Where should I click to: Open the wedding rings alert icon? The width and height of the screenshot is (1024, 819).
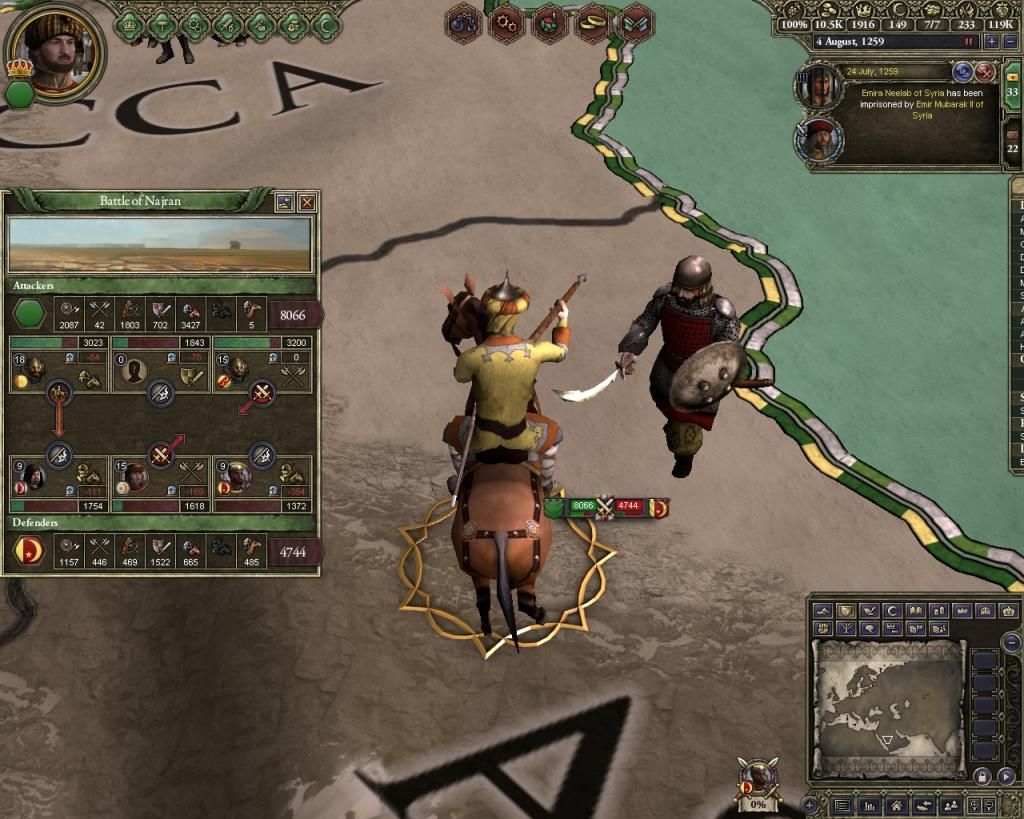(x=592, y=23)
